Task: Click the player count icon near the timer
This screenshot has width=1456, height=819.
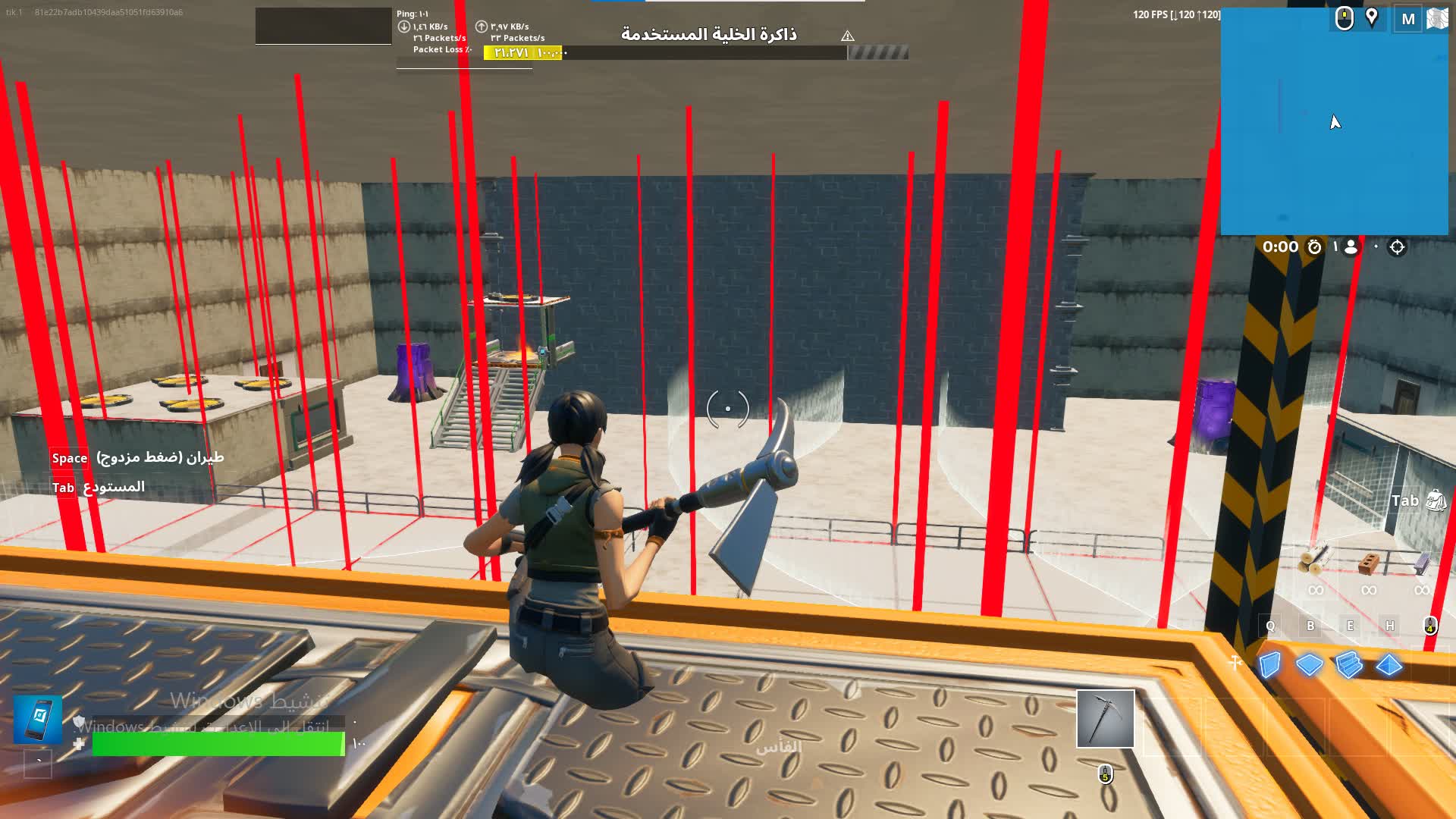Action: 1351,247
